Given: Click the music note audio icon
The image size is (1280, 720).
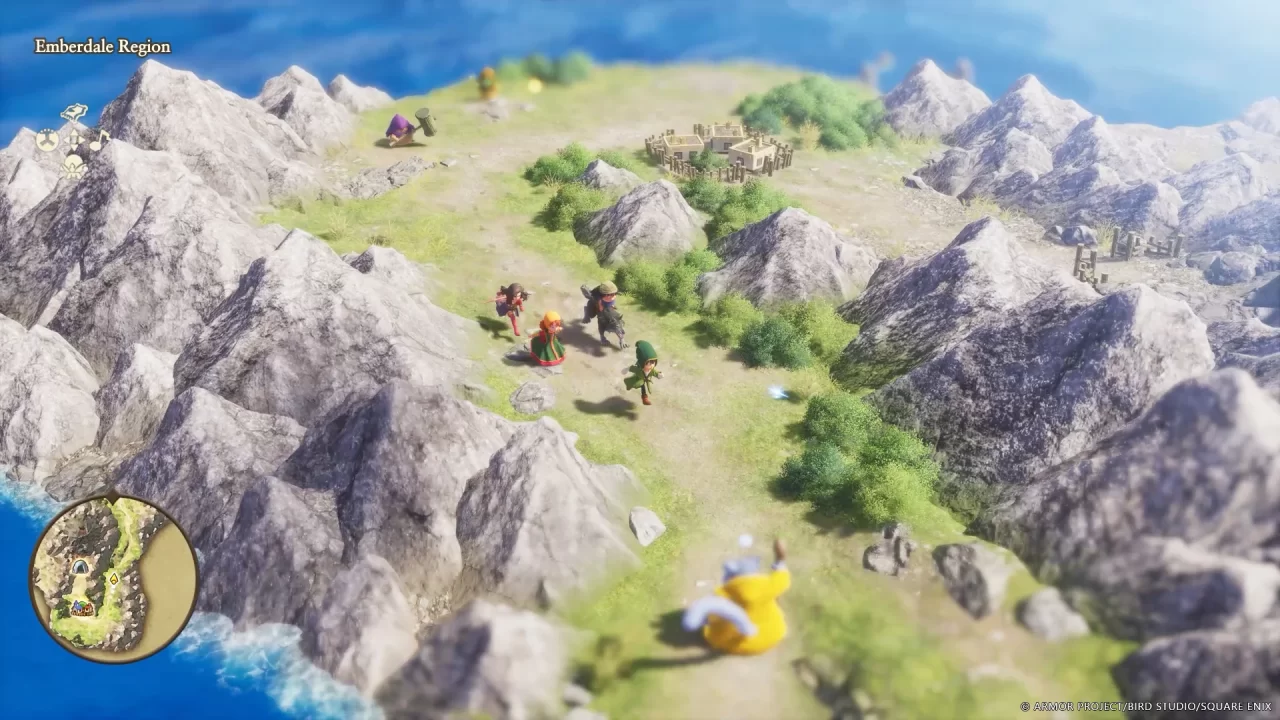Looking at the screenshot, I should coord(97,139).
